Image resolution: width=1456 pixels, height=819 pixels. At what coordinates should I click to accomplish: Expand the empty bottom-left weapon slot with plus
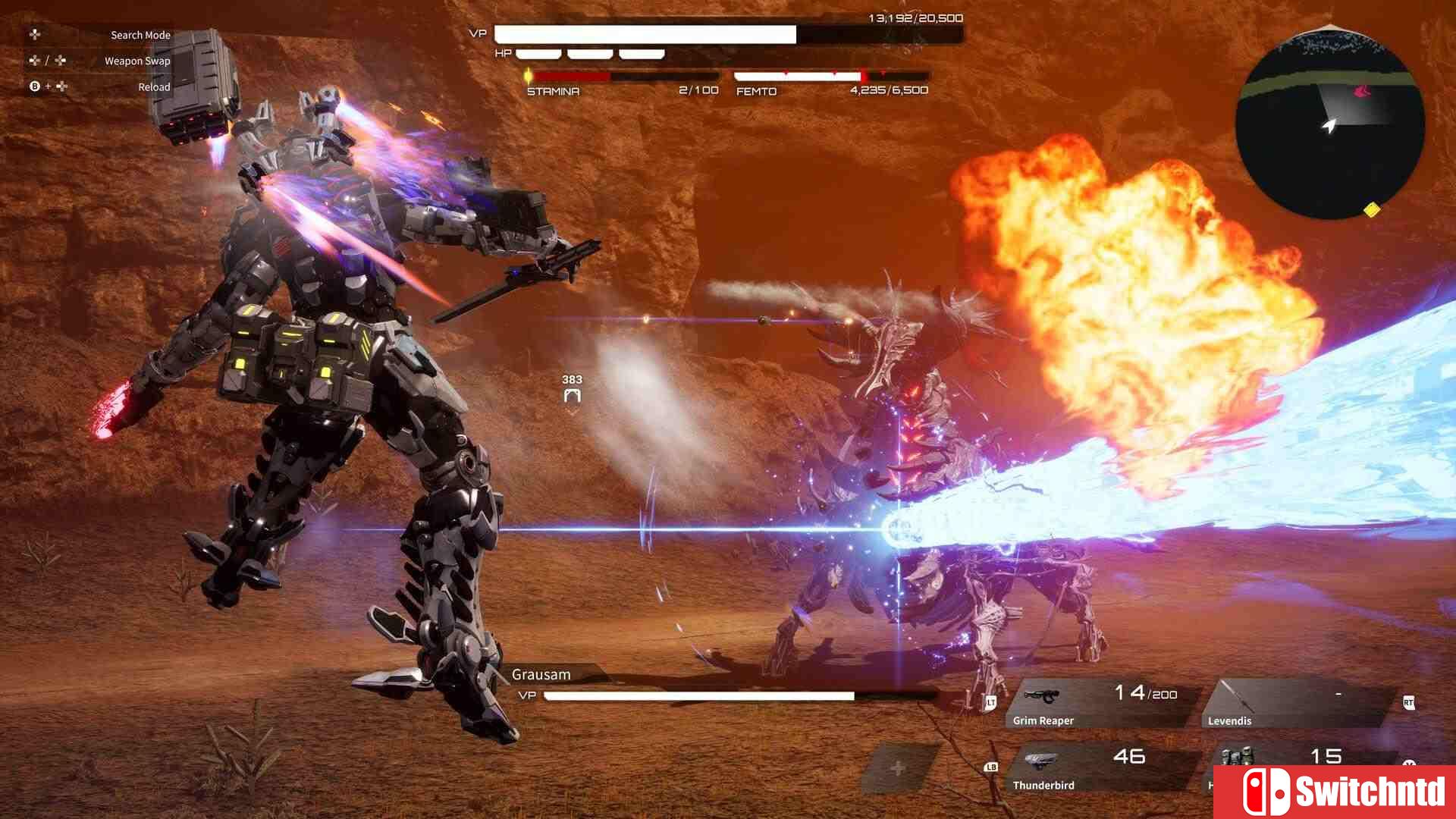point(898,767)
